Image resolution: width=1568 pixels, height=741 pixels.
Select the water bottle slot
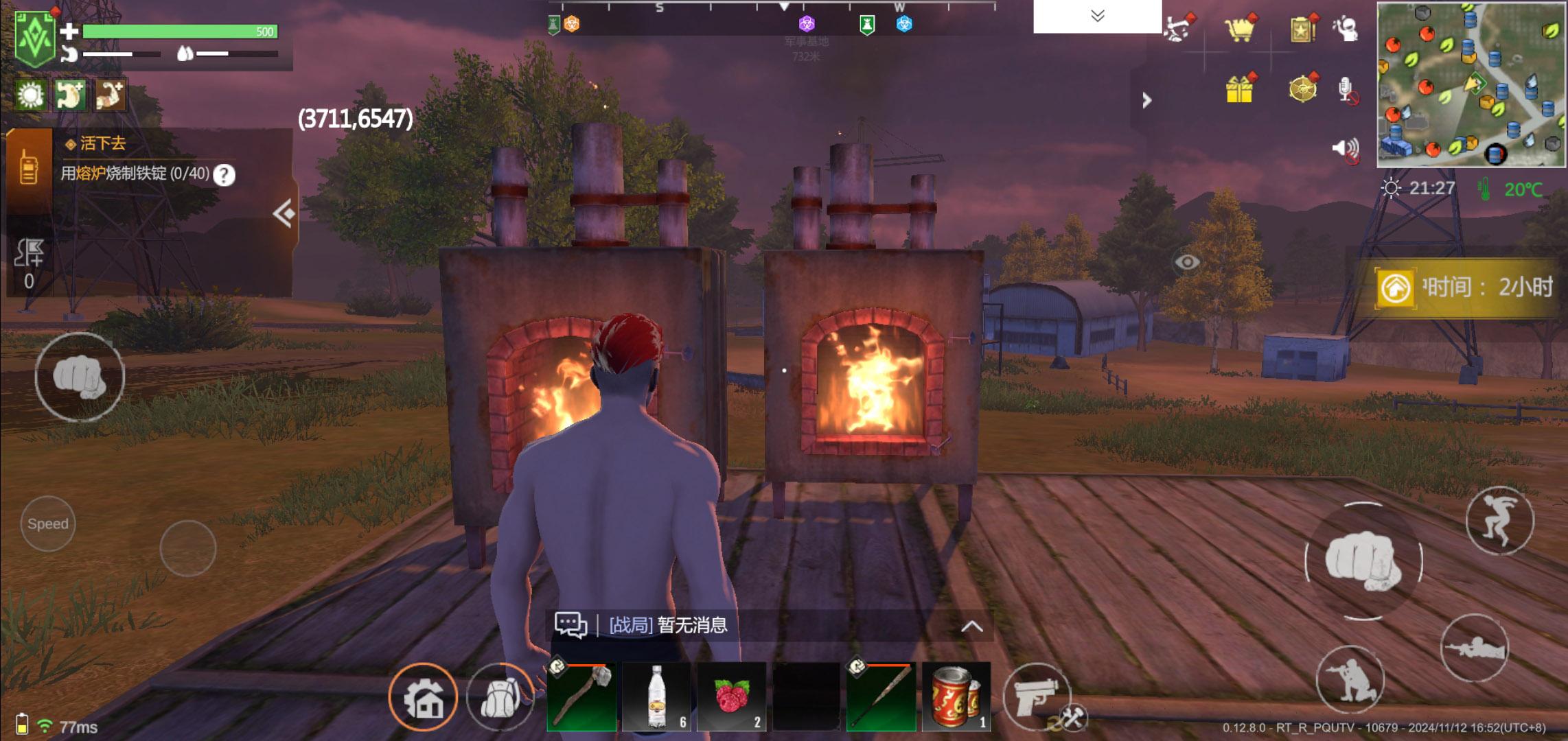point(657,696)
